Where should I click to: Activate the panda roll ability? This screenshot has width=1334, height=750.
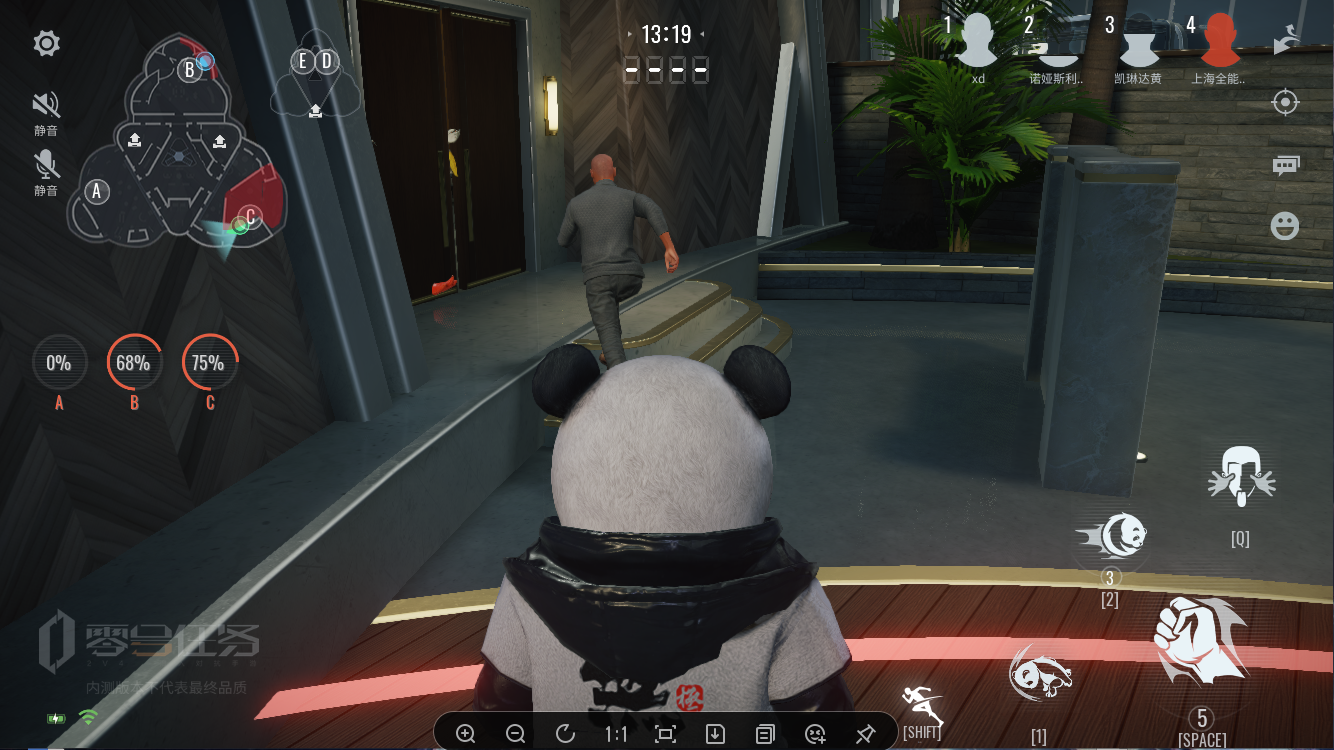pyautogui.click(x=1040, y=674)
